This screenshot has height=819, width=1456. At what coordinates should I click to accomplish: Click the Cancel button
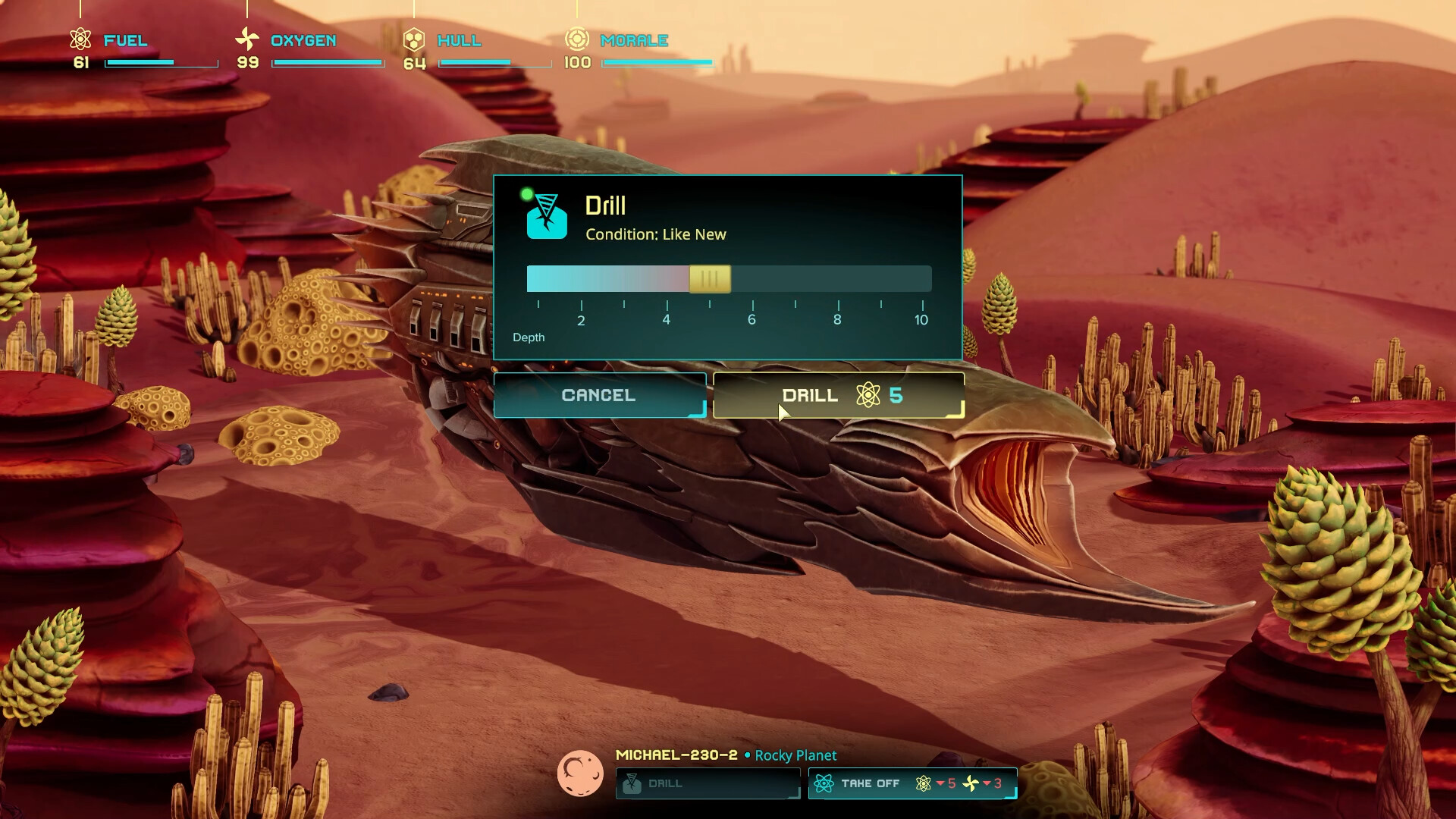[x=598, y=395]
